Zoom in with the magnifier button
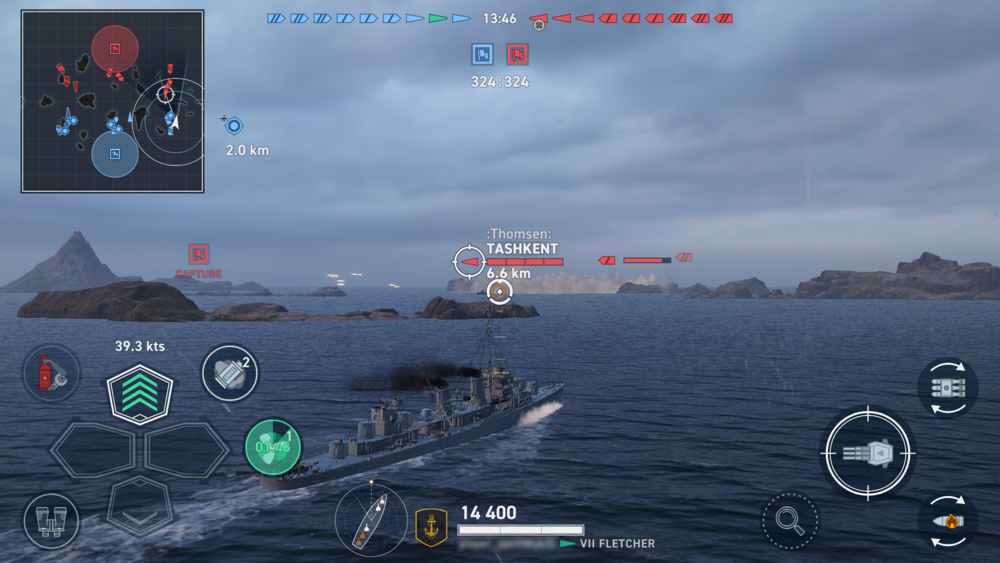The image size is (1000, 563). point(790,520)
